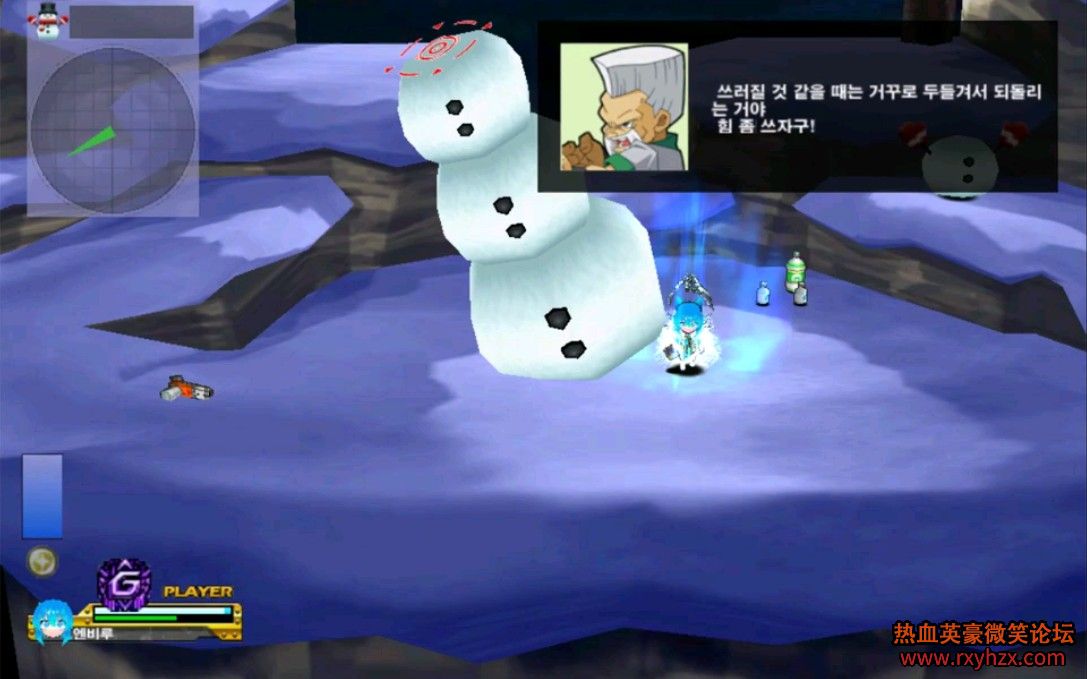Viewport: 1087px width, 679px height.
Task: Select the purple G rank emblem
Action: (123, 582)
